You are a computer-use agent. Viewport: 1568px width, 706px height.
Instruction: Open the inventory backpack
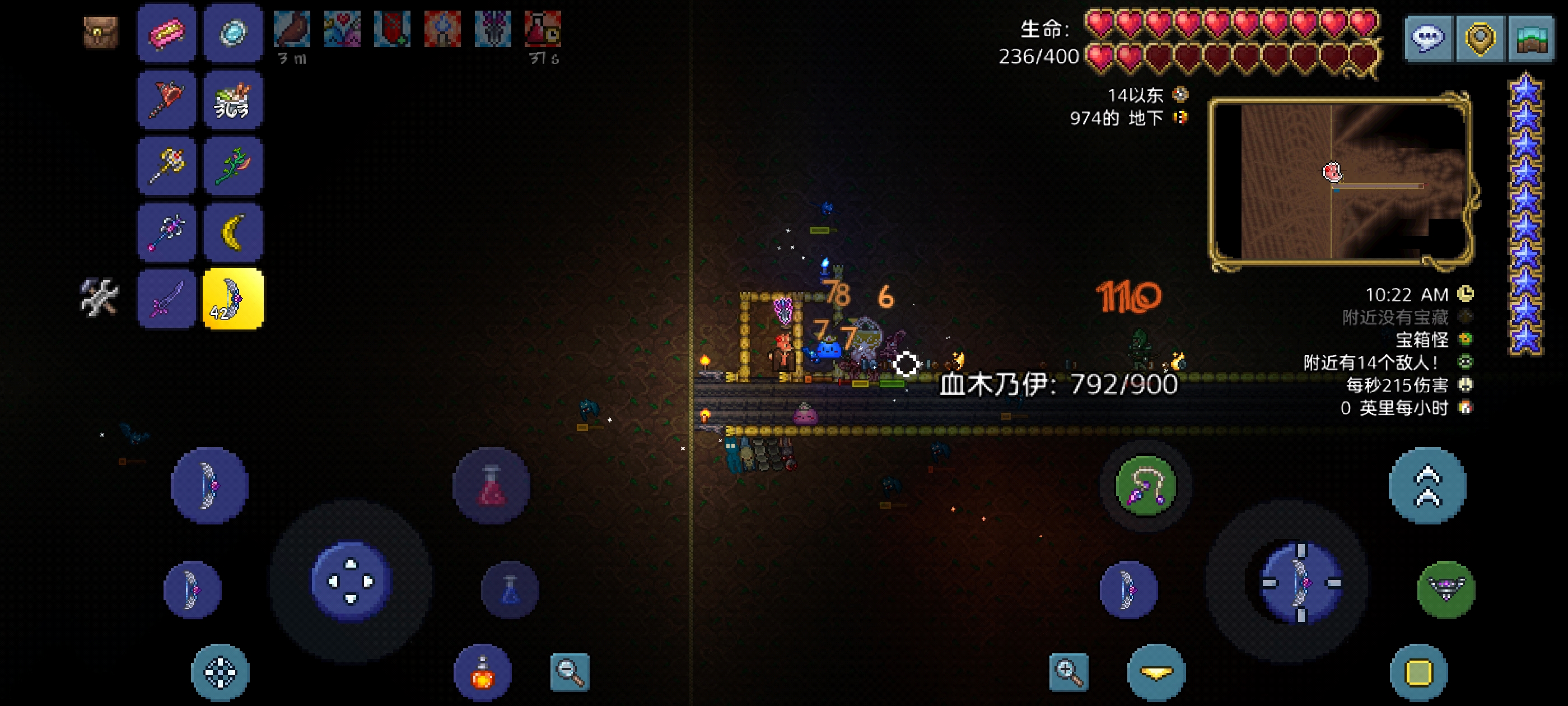(100, 32)
